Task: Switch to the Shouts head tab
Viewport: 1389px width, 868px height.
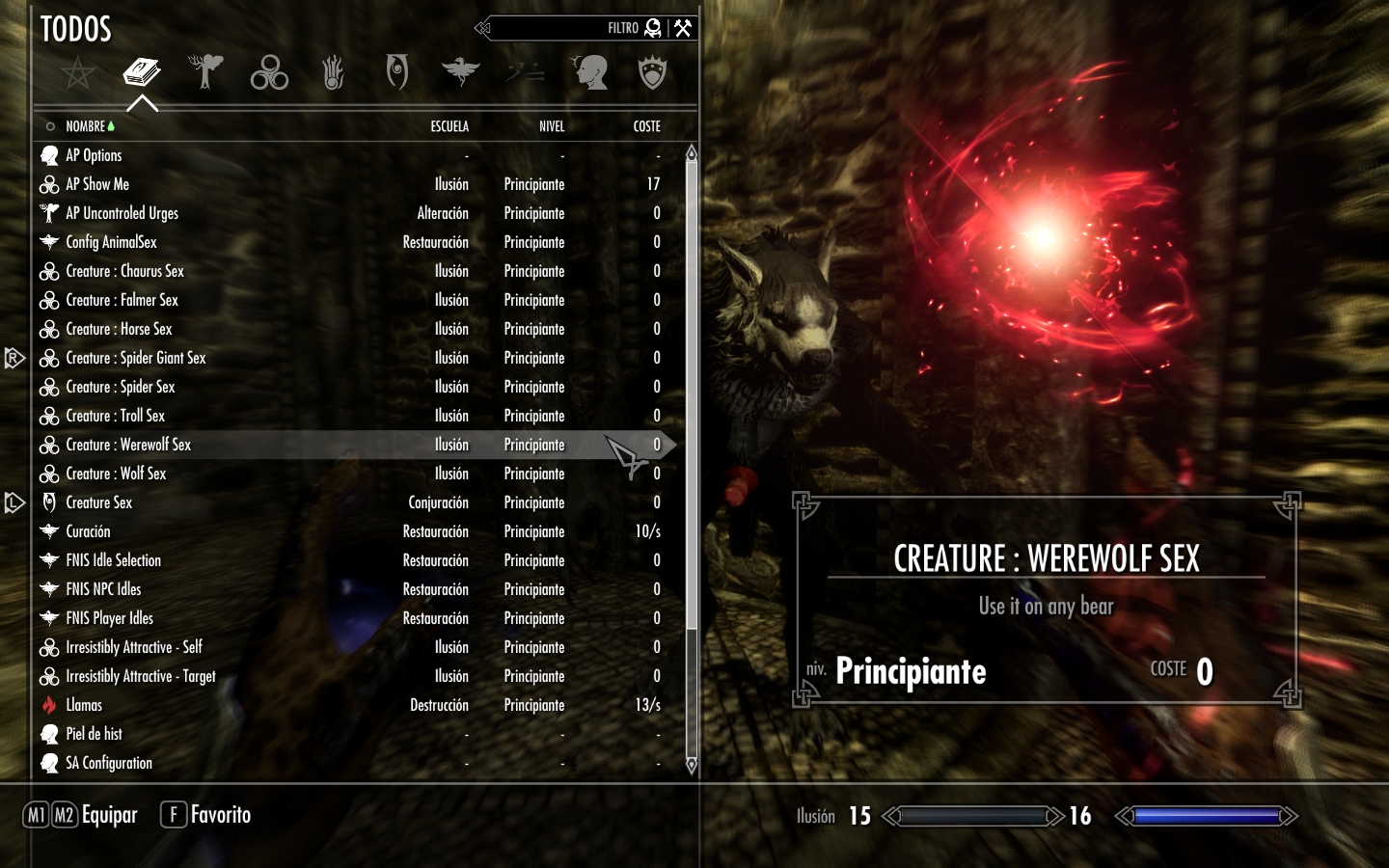Action: (x=589, y=72)
